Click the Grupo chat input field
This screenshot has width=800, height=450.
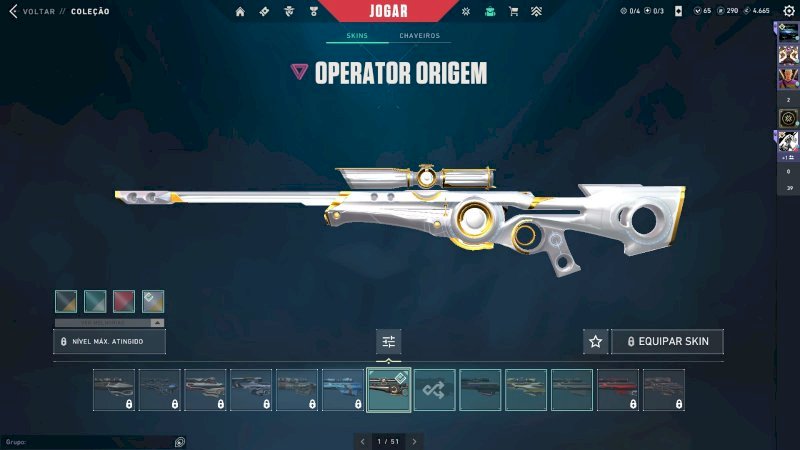tap(90, 441)
